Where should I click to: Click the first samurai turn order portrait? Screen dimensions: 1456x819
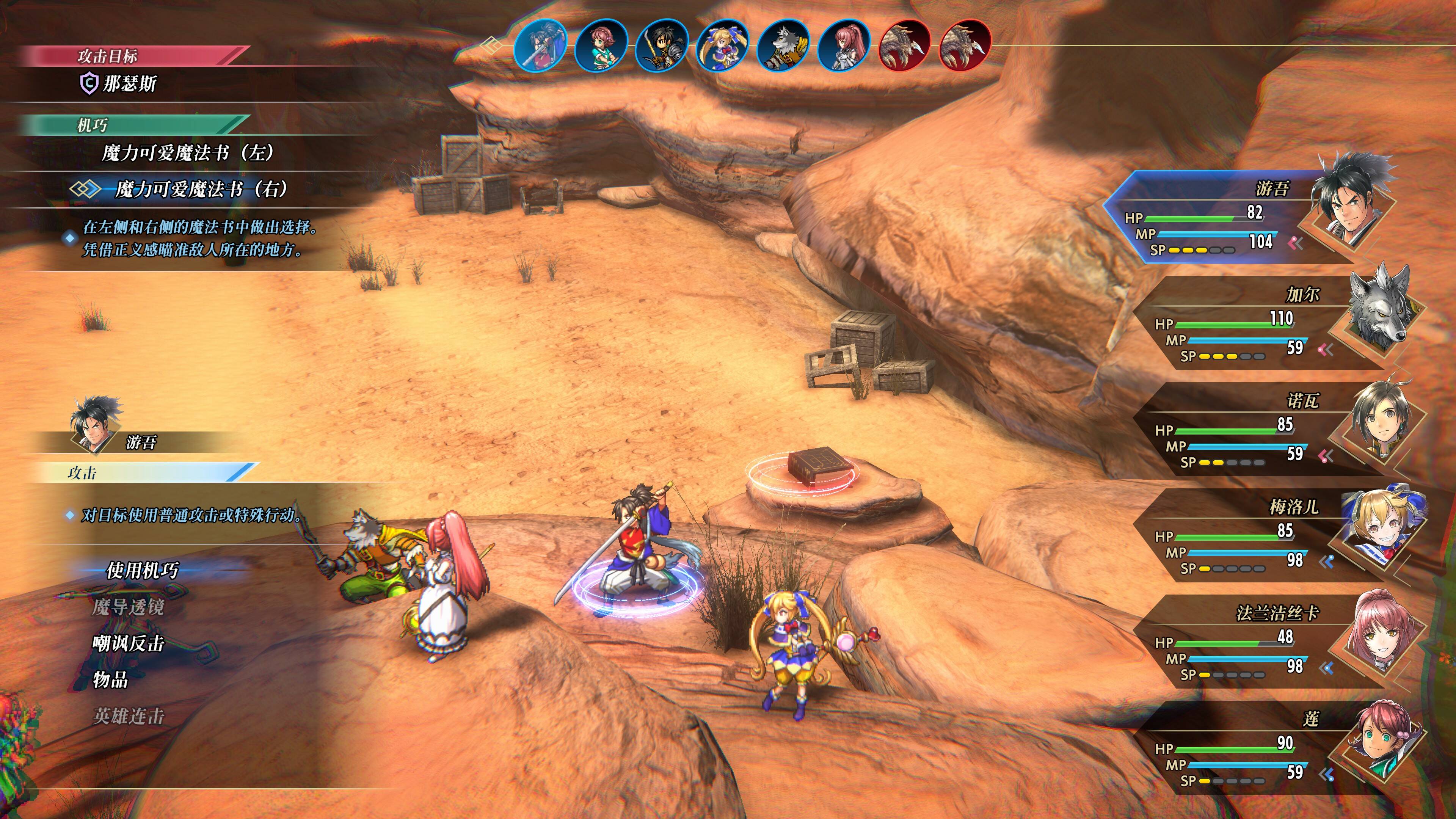pos(541,45)
